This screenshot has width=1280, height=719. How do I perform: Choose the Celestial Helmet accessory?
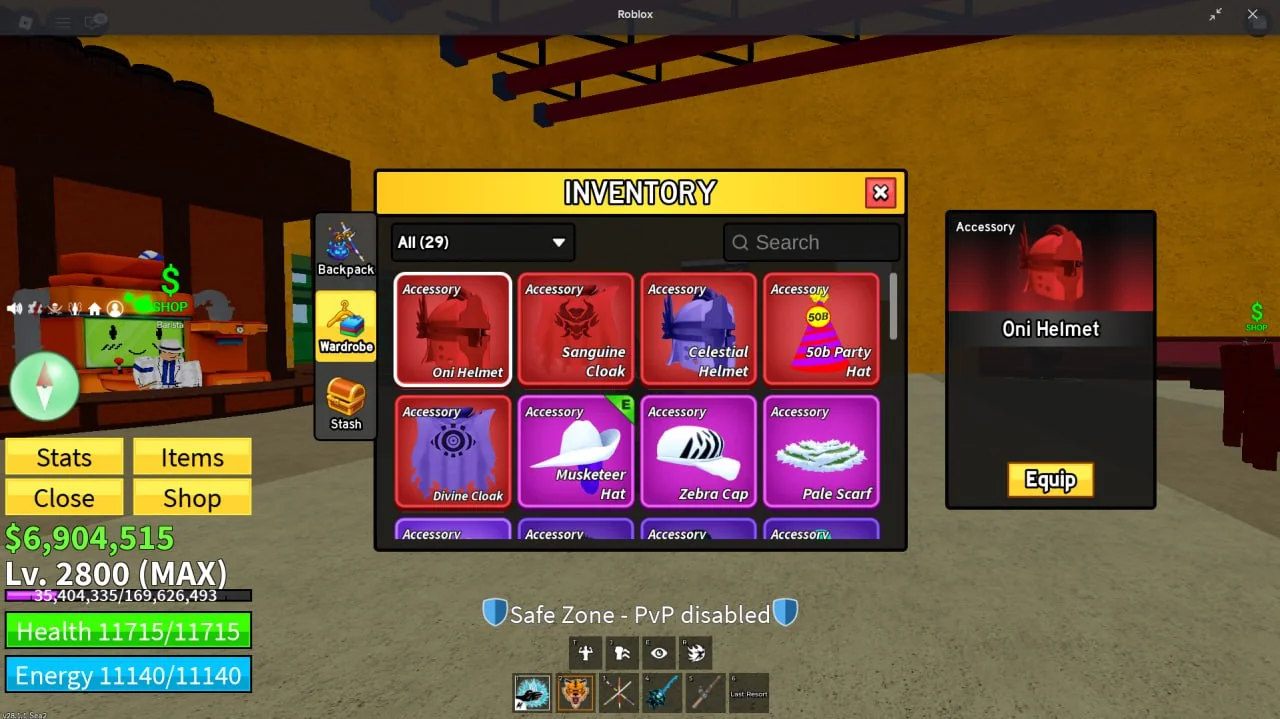pos(698,329)
